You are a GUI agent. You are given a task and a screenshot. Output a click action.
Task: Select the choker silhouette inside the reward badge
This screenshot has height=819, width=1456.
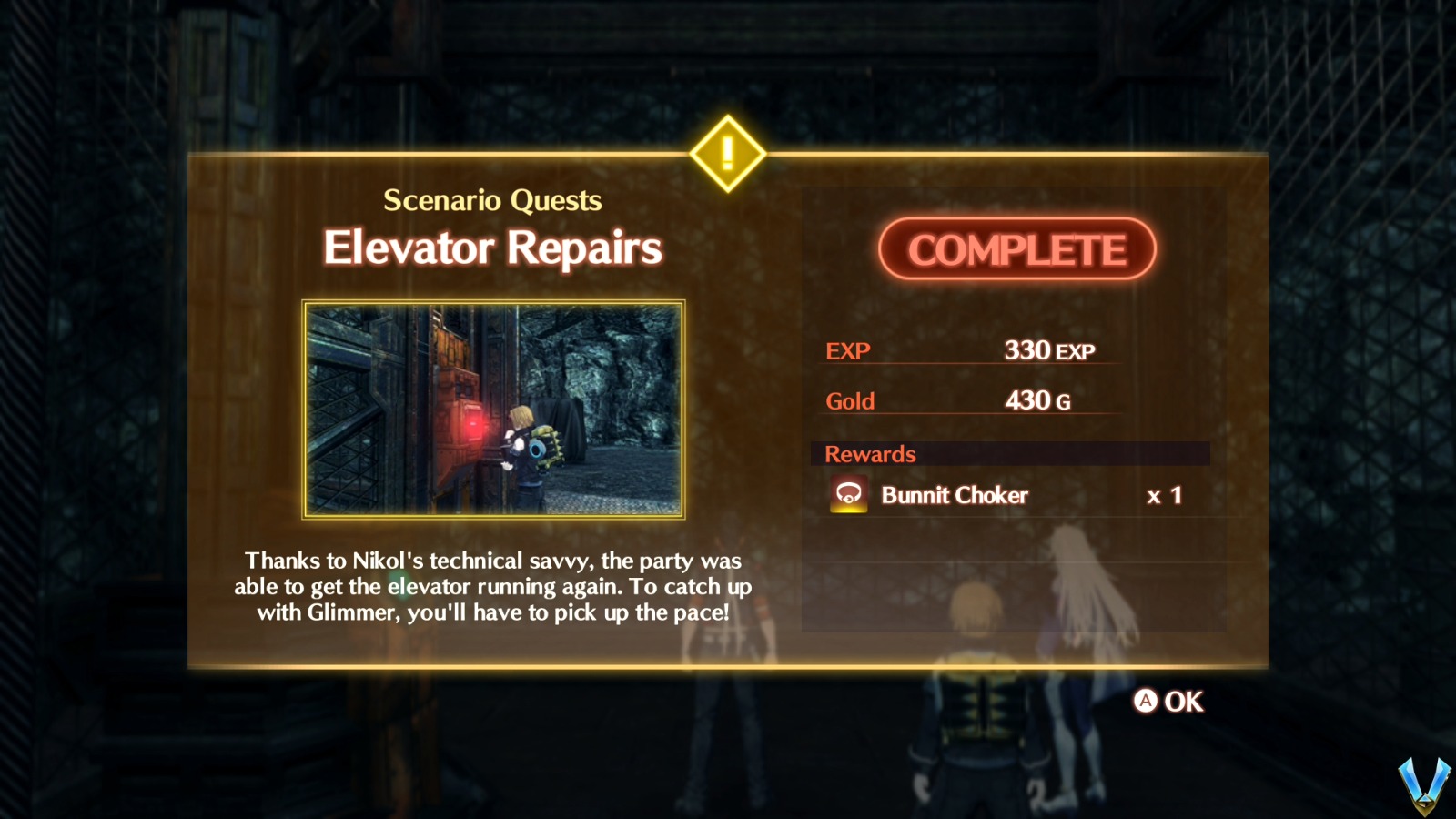pos(848,491)
